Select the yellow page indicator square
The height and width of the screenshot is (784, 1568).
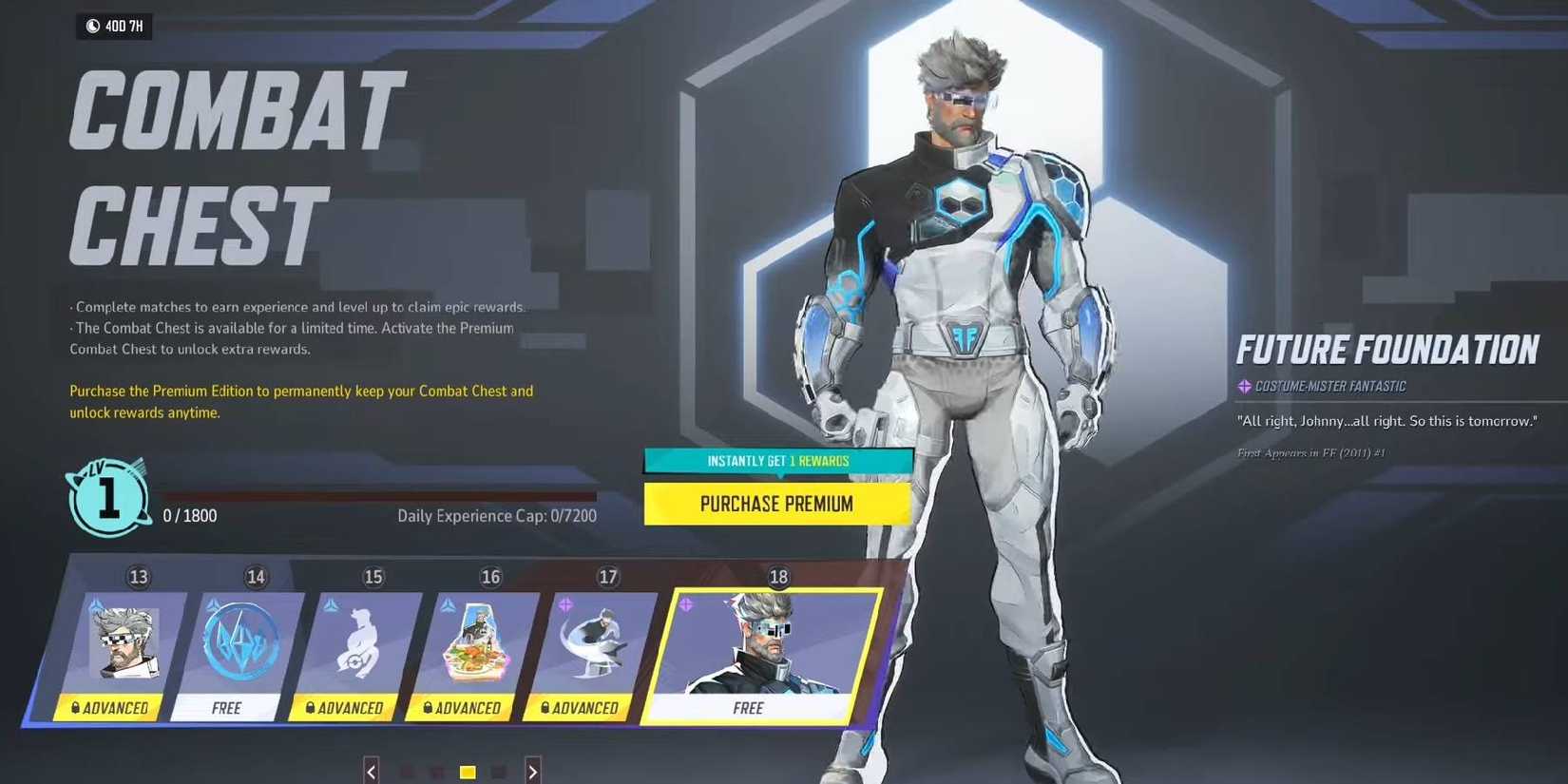pyautogui.click(x=468, y=773)
